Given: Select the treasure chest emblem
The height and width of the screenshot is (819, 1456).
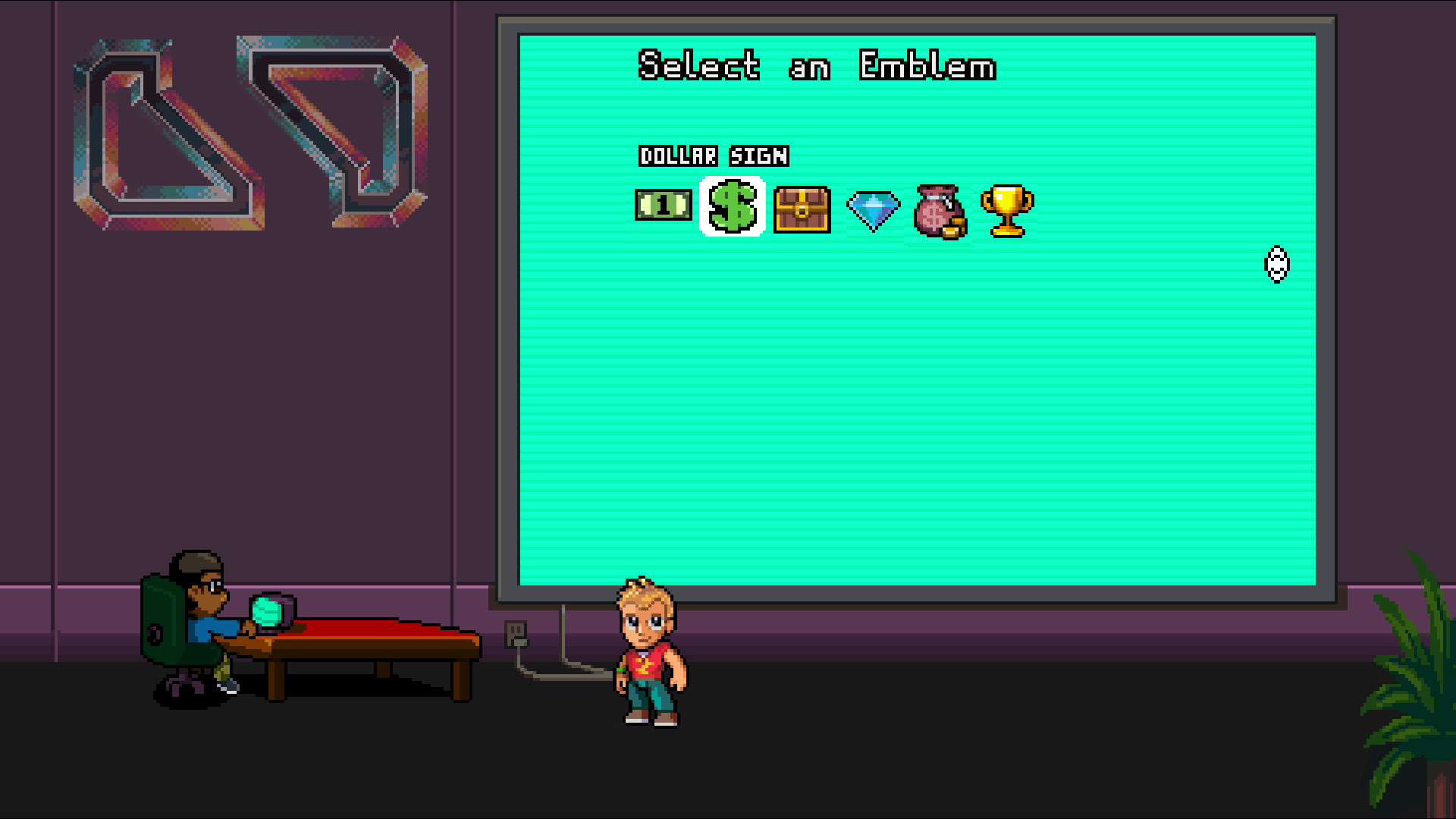Looking at the screenshot, I should [802, 210].
